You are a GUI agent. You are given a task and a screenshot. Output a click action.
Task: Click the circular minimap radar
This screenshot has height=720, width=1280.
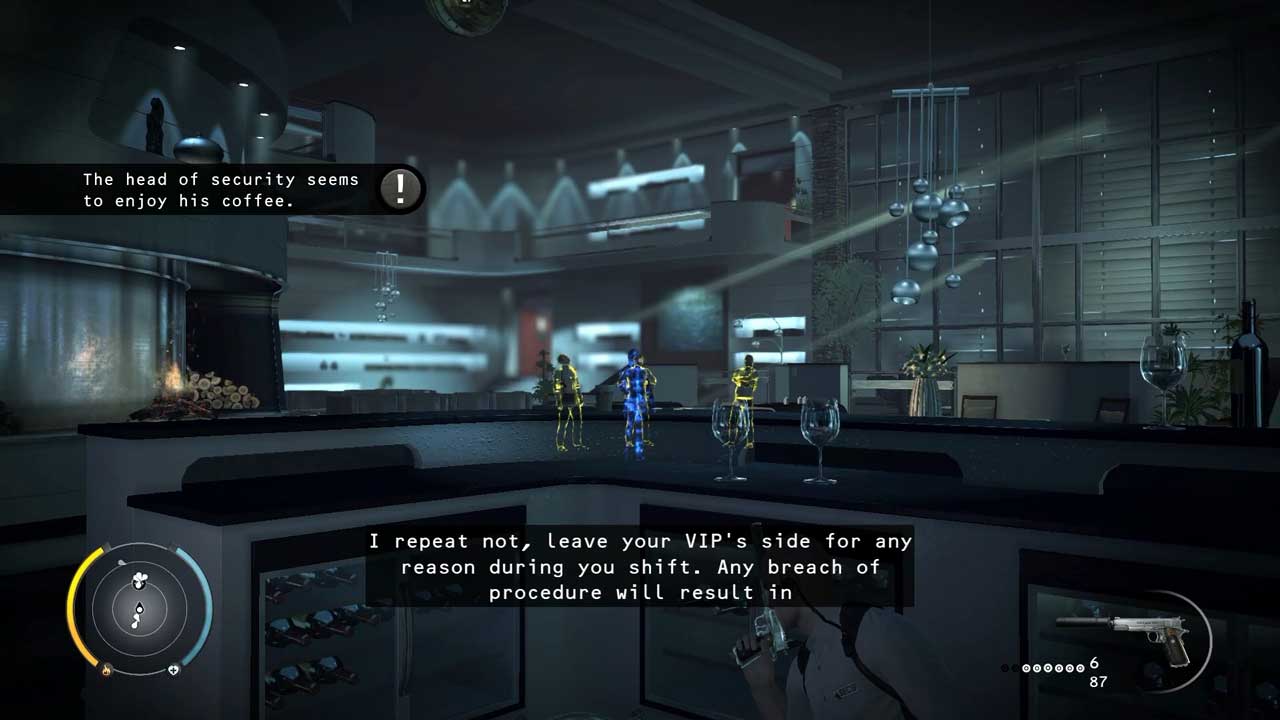point(139,607)
